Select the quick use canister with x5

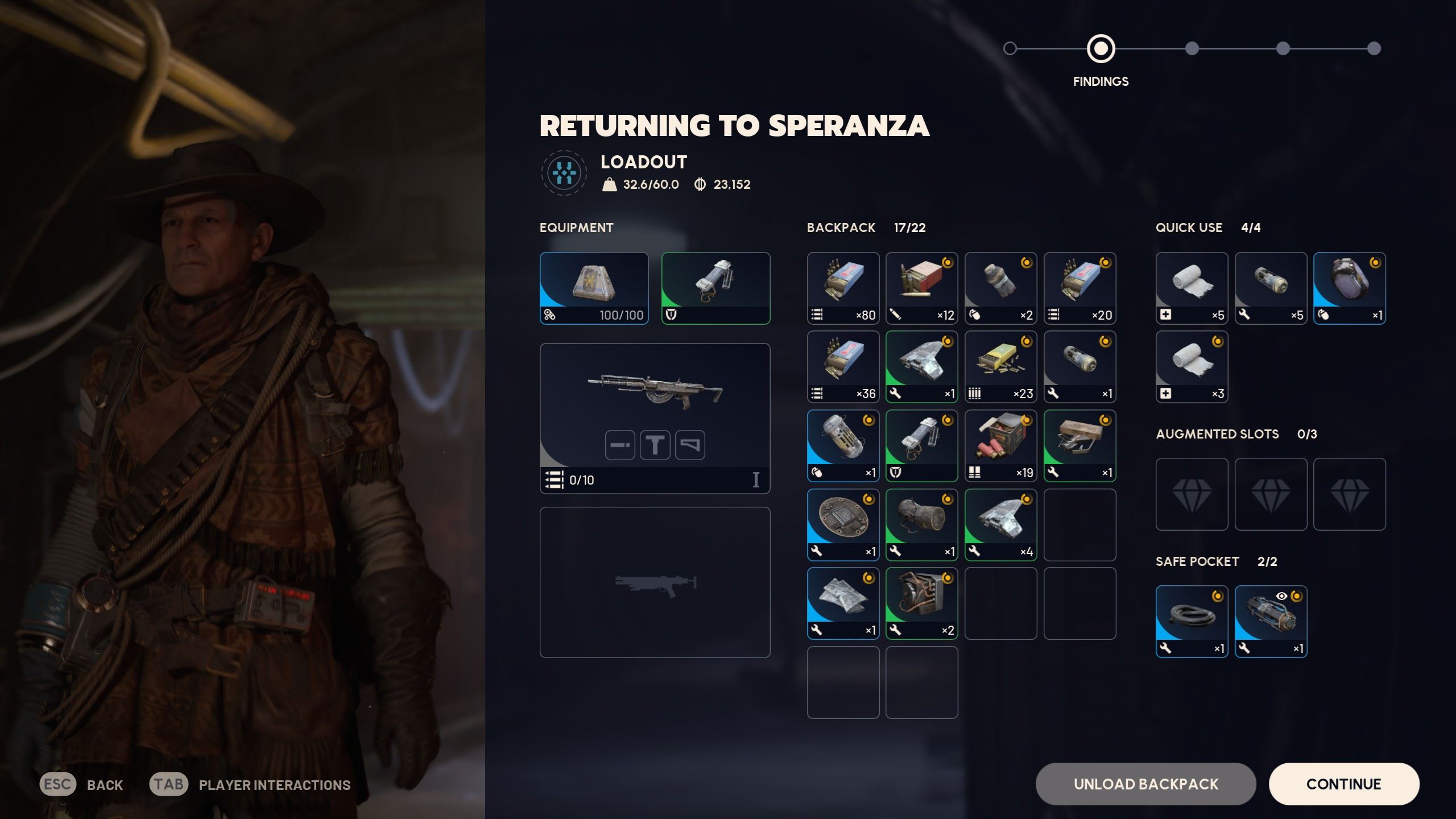(1271, 288)
